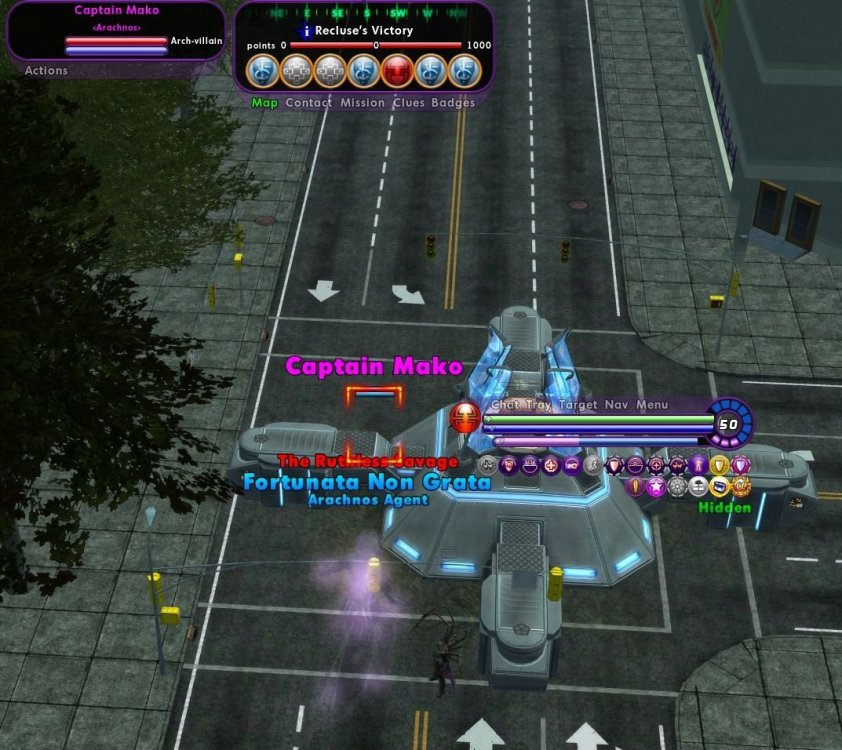Click the Recluse's Victory info icon

[307, 31]
